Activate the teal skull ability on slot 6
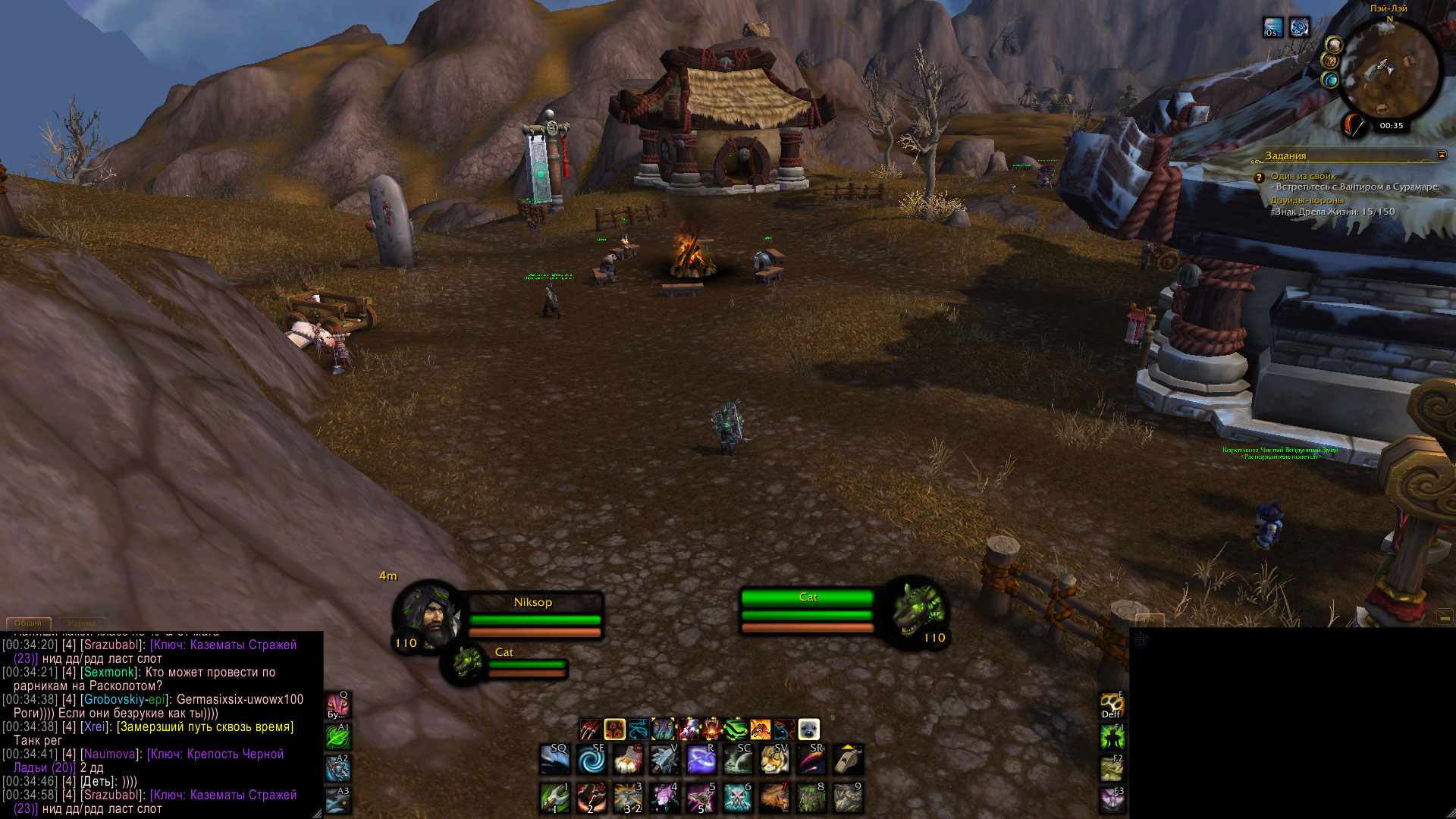Viewport: 1456px width, 819px height. [737, 798]
